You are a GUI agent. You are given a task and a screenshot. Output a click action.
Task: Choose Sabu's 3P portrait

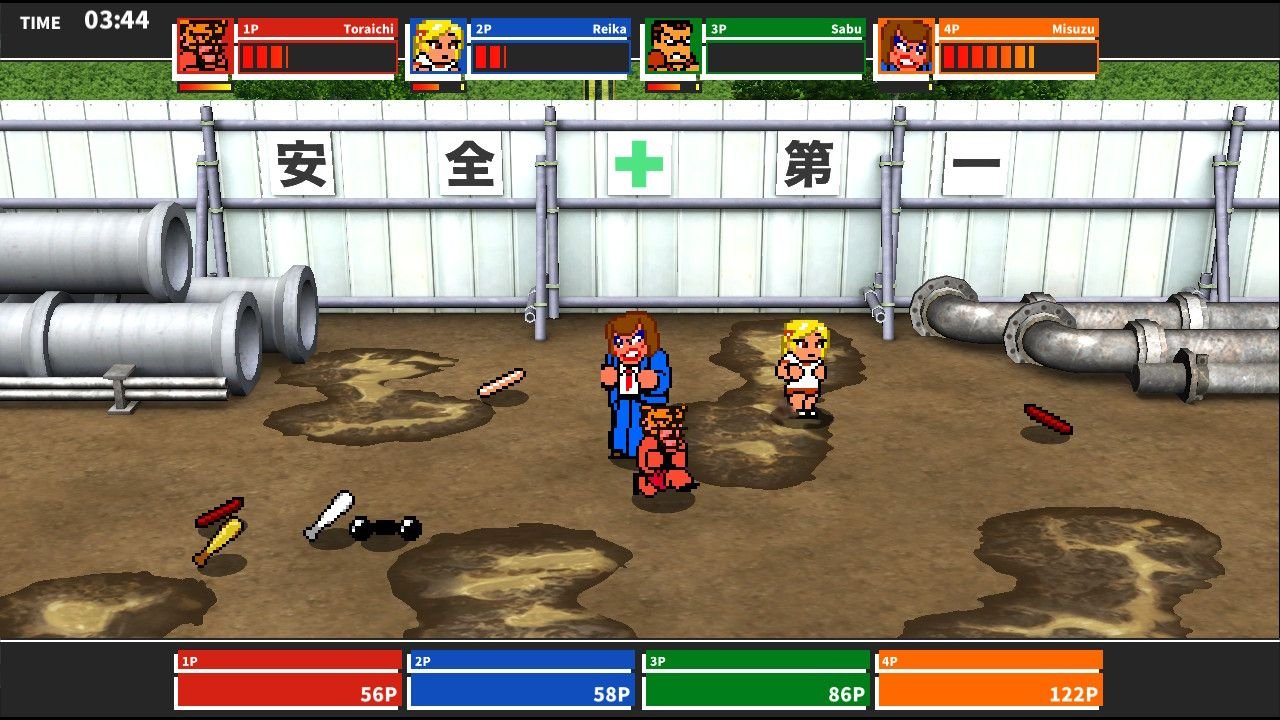point(672,47)
